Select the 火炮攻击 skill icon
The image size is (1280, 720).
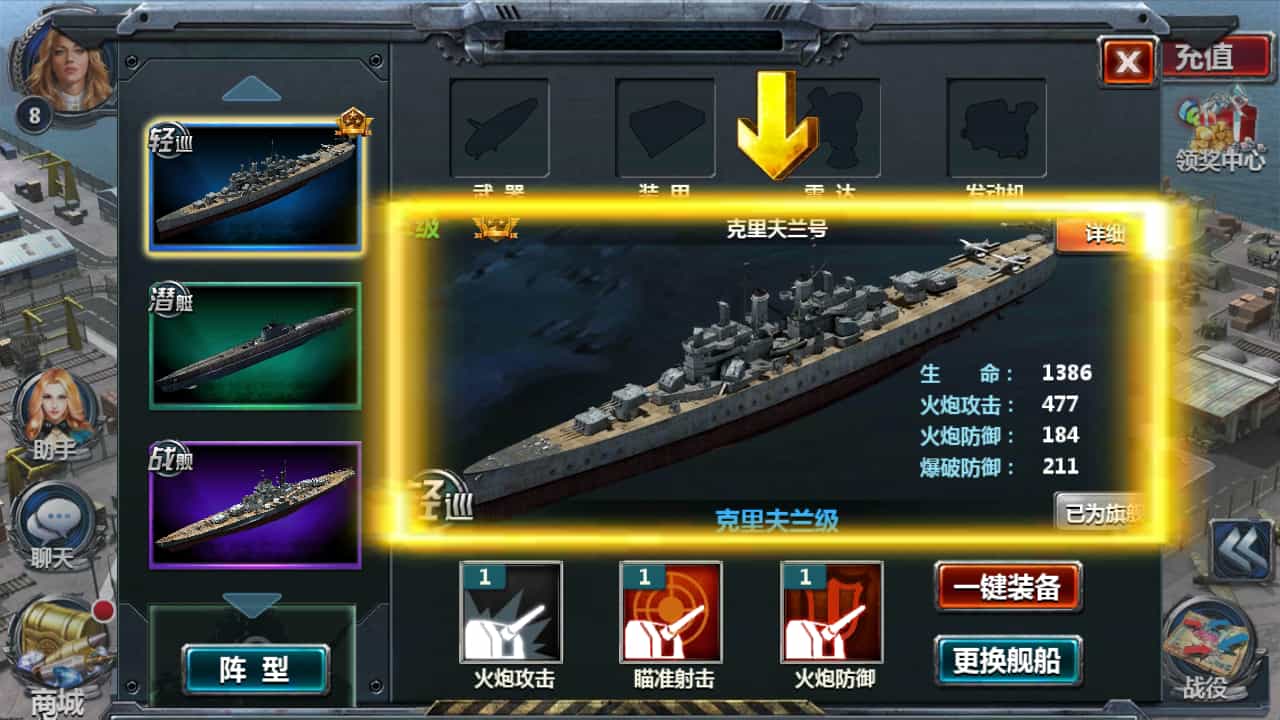point(511,612)
